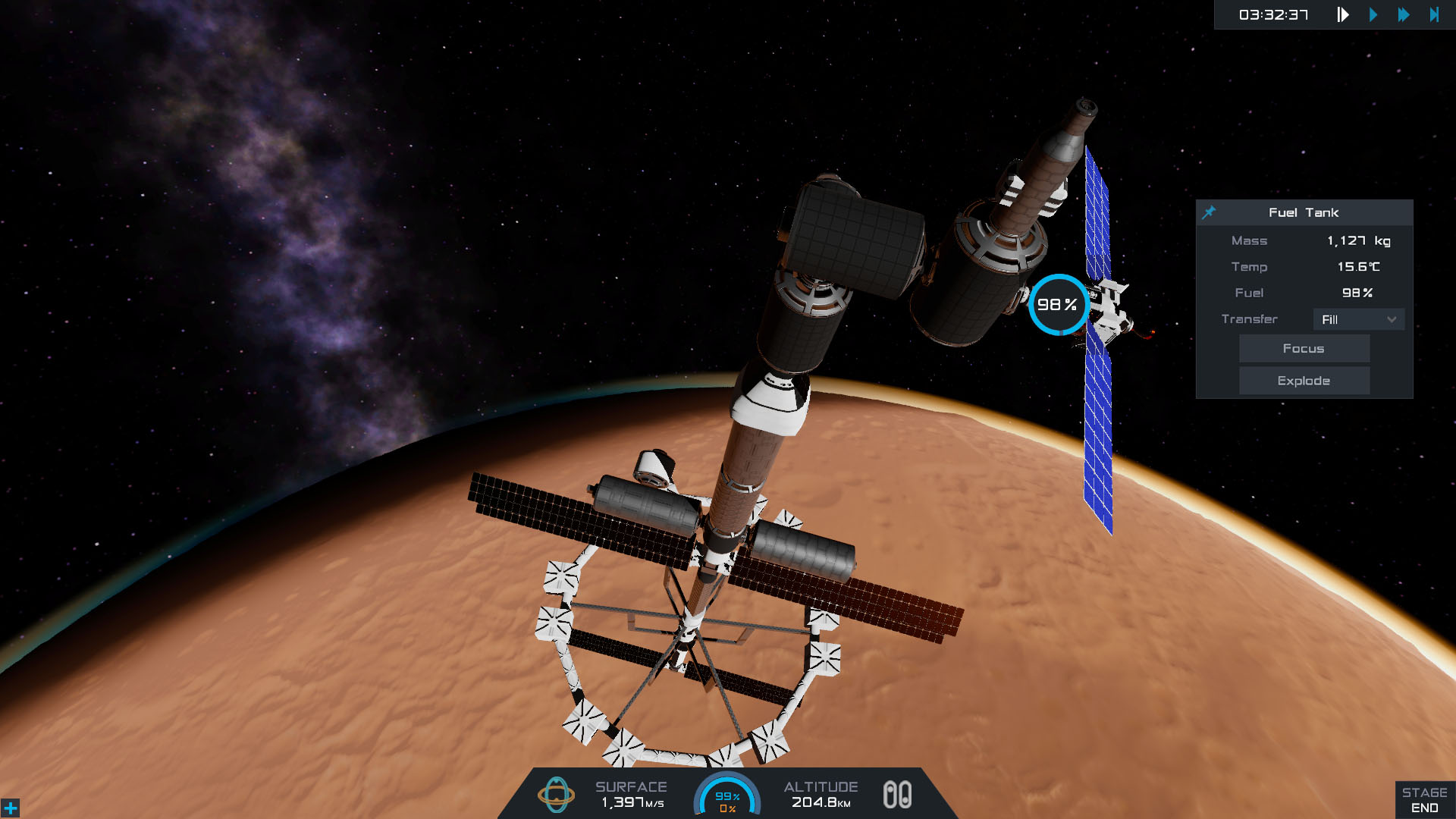Viewport: 1456px width, 819px height.
Task: Select the 98% fuel gauge ring
Action: click(x=1057, y=305)
